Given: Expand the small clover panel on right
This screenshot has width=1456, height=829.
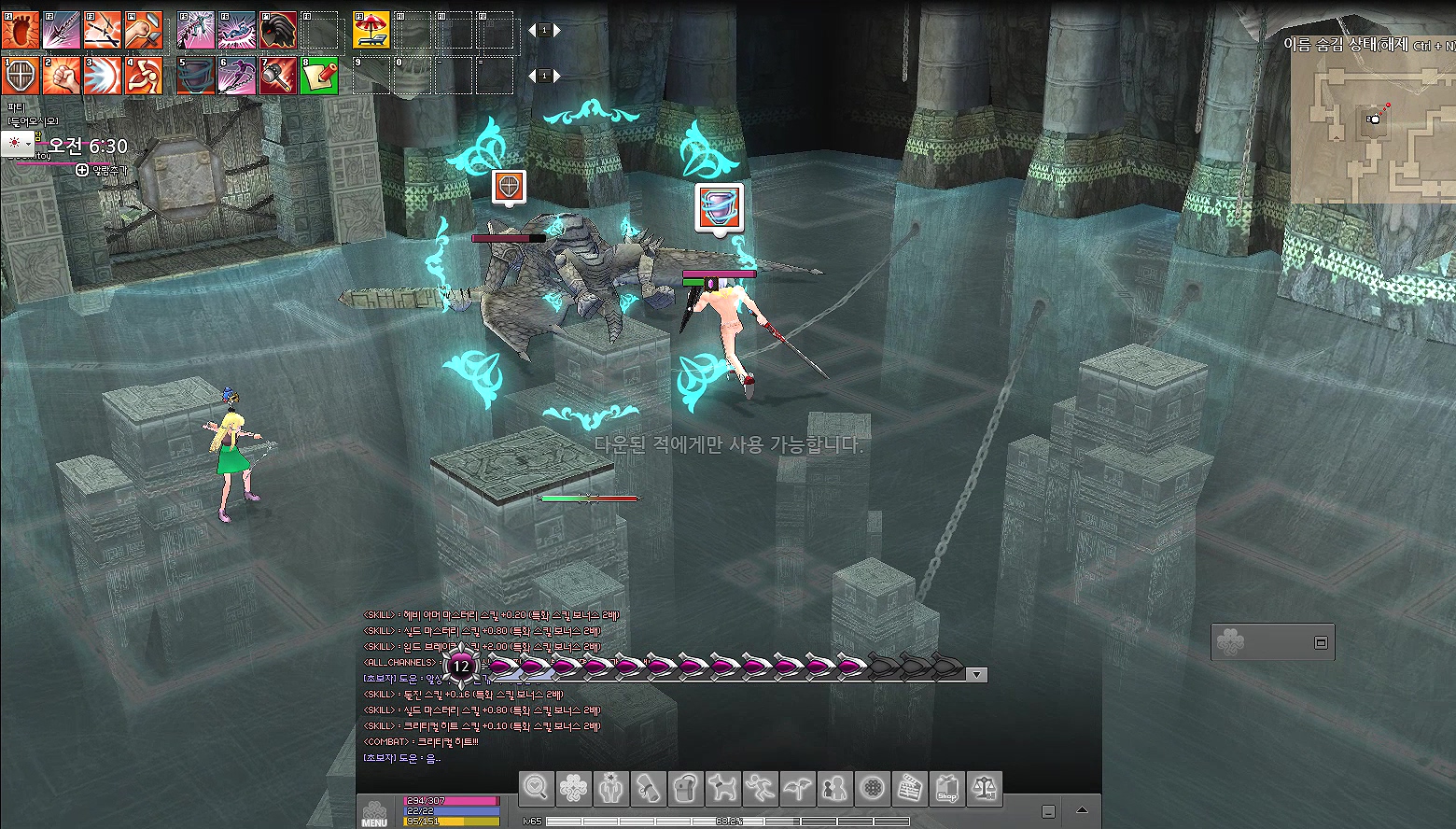Looking at the screenshot, I should click(x=1321, y=642).
